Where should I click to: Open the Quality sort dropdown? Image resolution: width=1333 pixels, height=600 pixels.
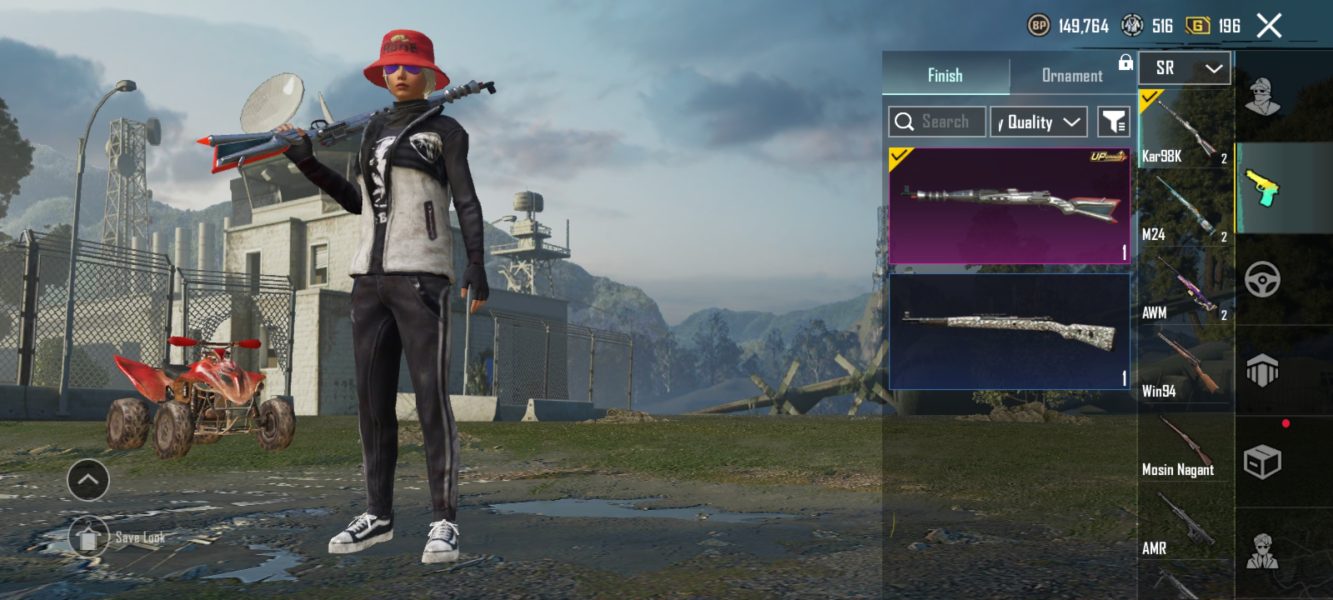click(1038, 122)
